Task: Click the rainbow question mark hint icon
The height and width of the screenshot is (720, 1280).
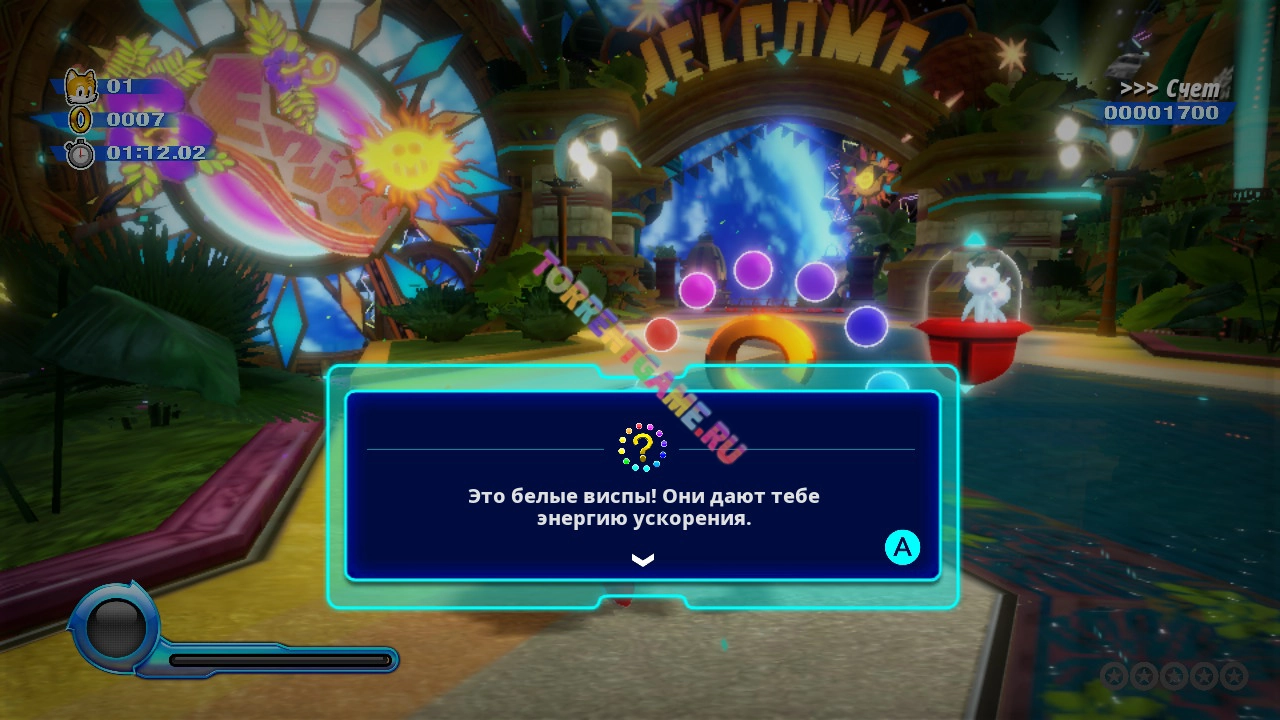Action: [x=642, y=447]
